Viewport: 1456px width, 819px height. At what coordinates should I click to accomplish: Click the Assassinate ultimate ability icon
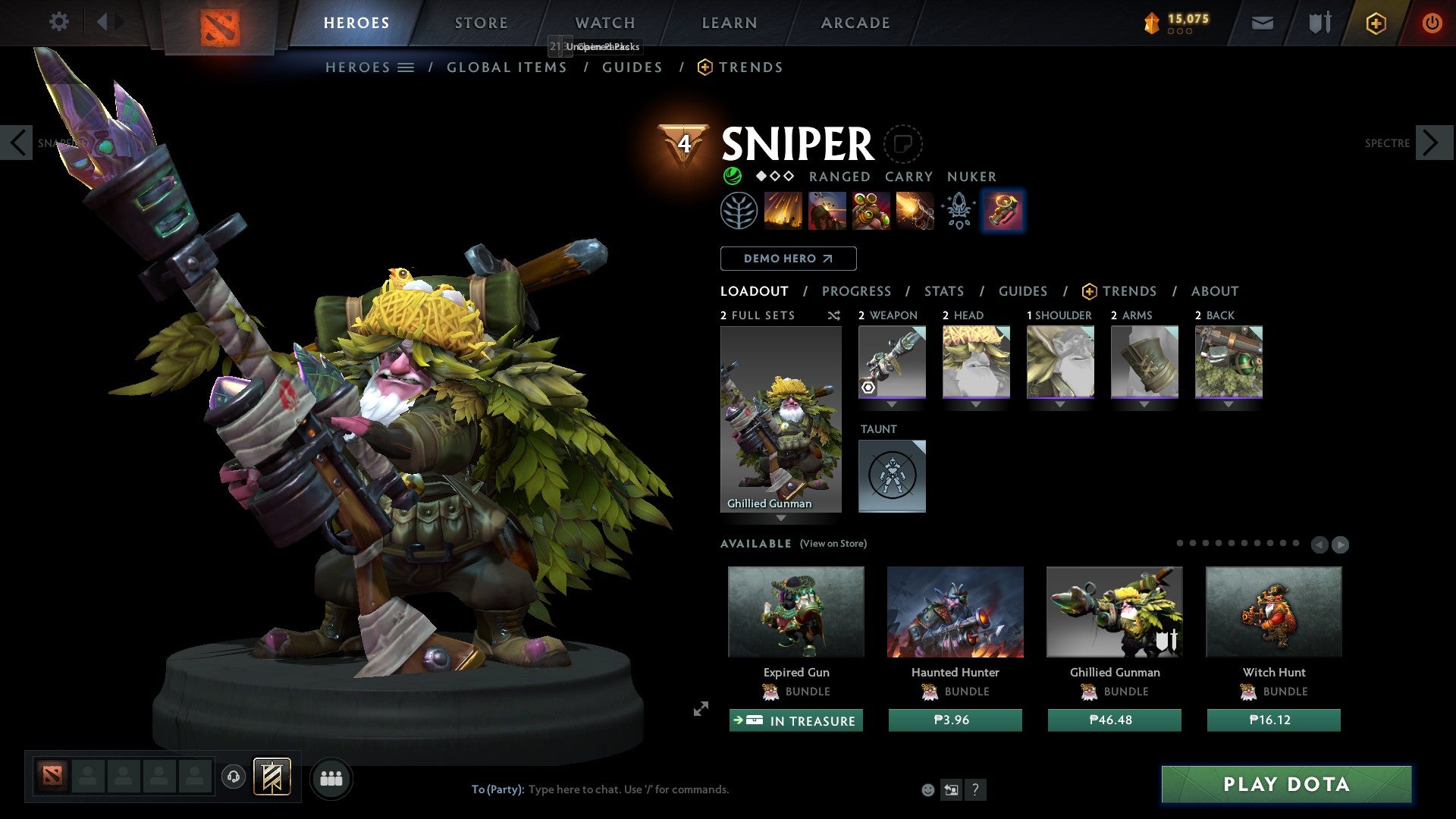coord(915,211)
